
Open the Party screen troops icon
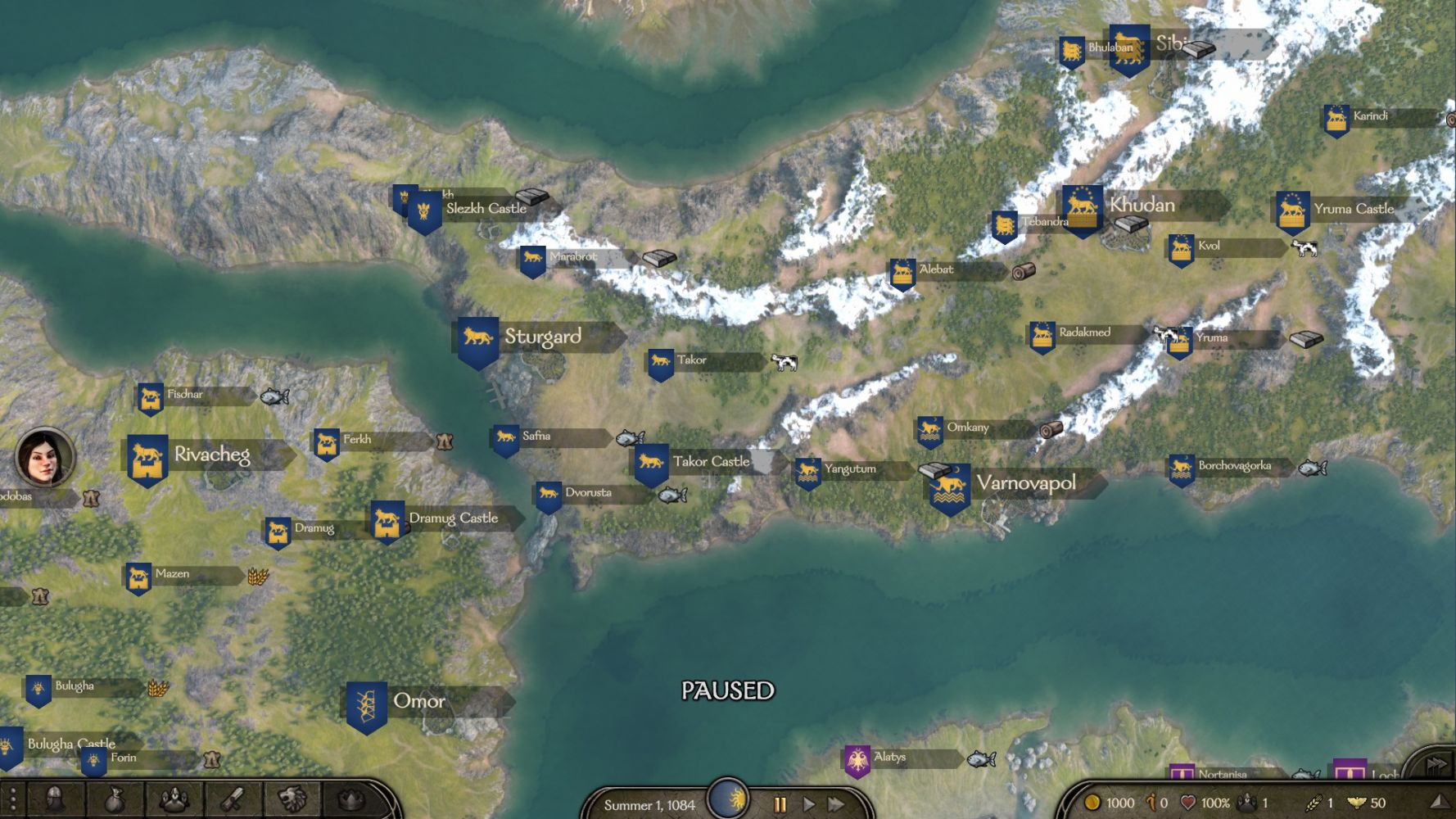pyautogui.click(x=174, y=800)
